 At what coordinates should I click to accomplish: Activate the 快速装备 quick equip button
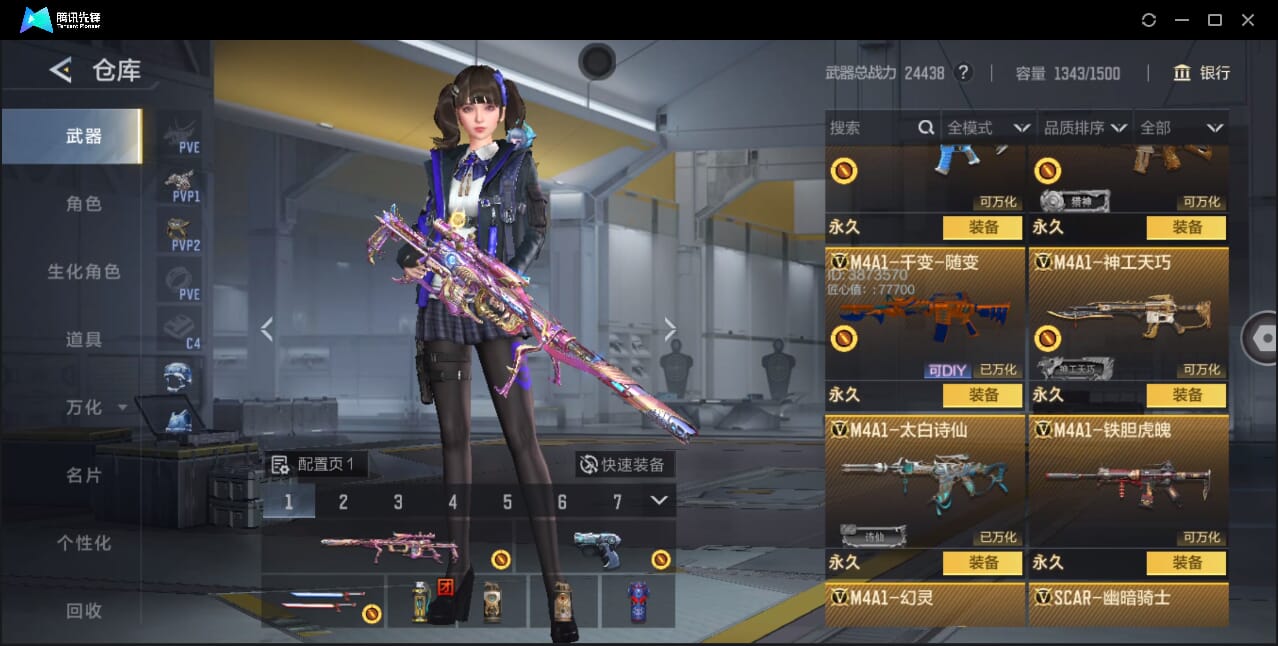point(622,465)
